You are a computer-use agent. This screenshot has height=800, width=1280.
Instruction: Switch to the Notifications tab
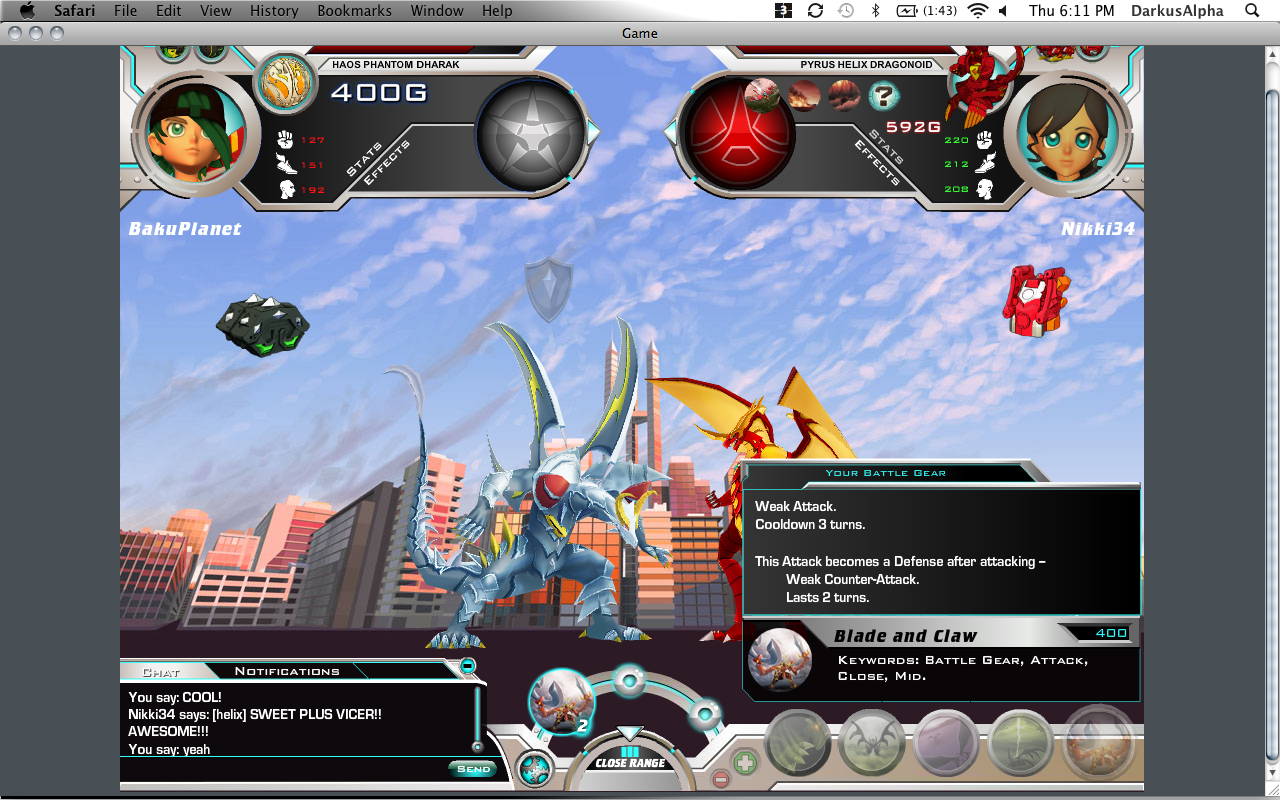click(x=287, y=671)
